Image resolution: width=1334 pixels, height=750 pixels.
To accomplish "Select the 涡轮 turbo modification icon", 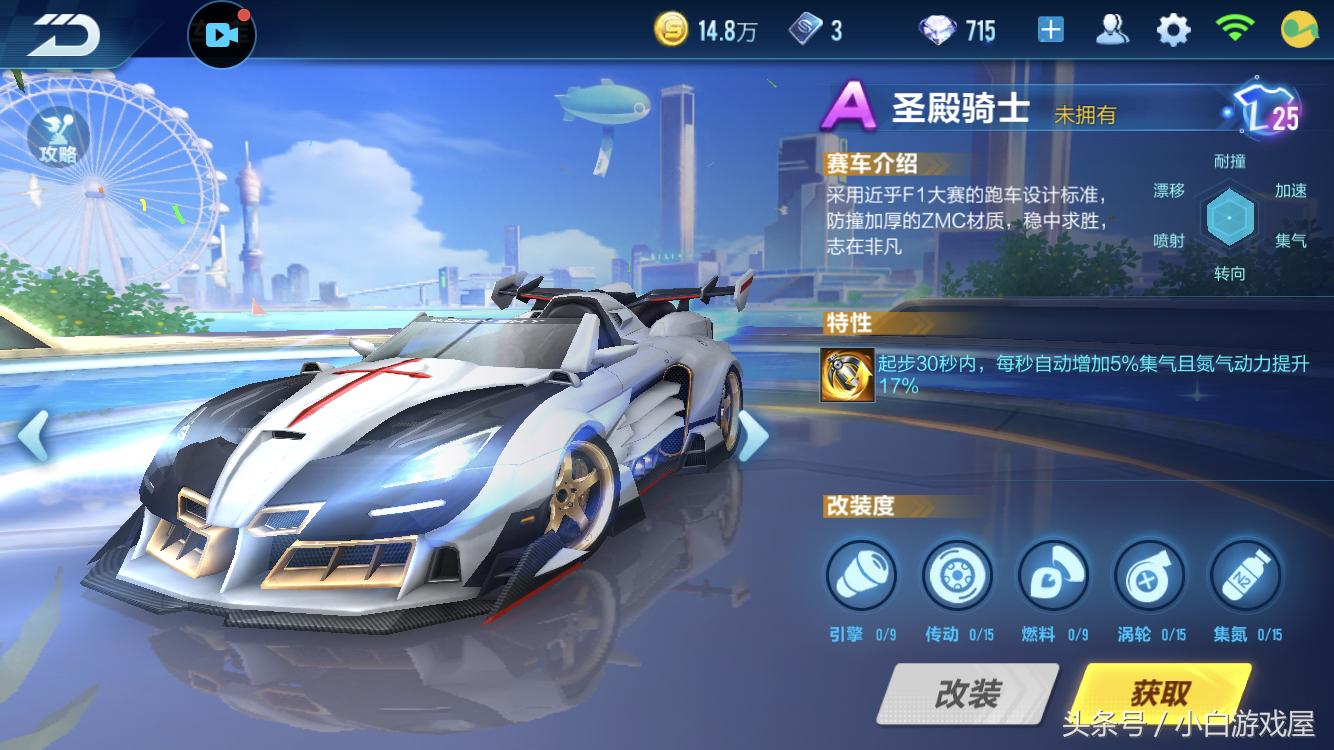I will point(1148,575).
